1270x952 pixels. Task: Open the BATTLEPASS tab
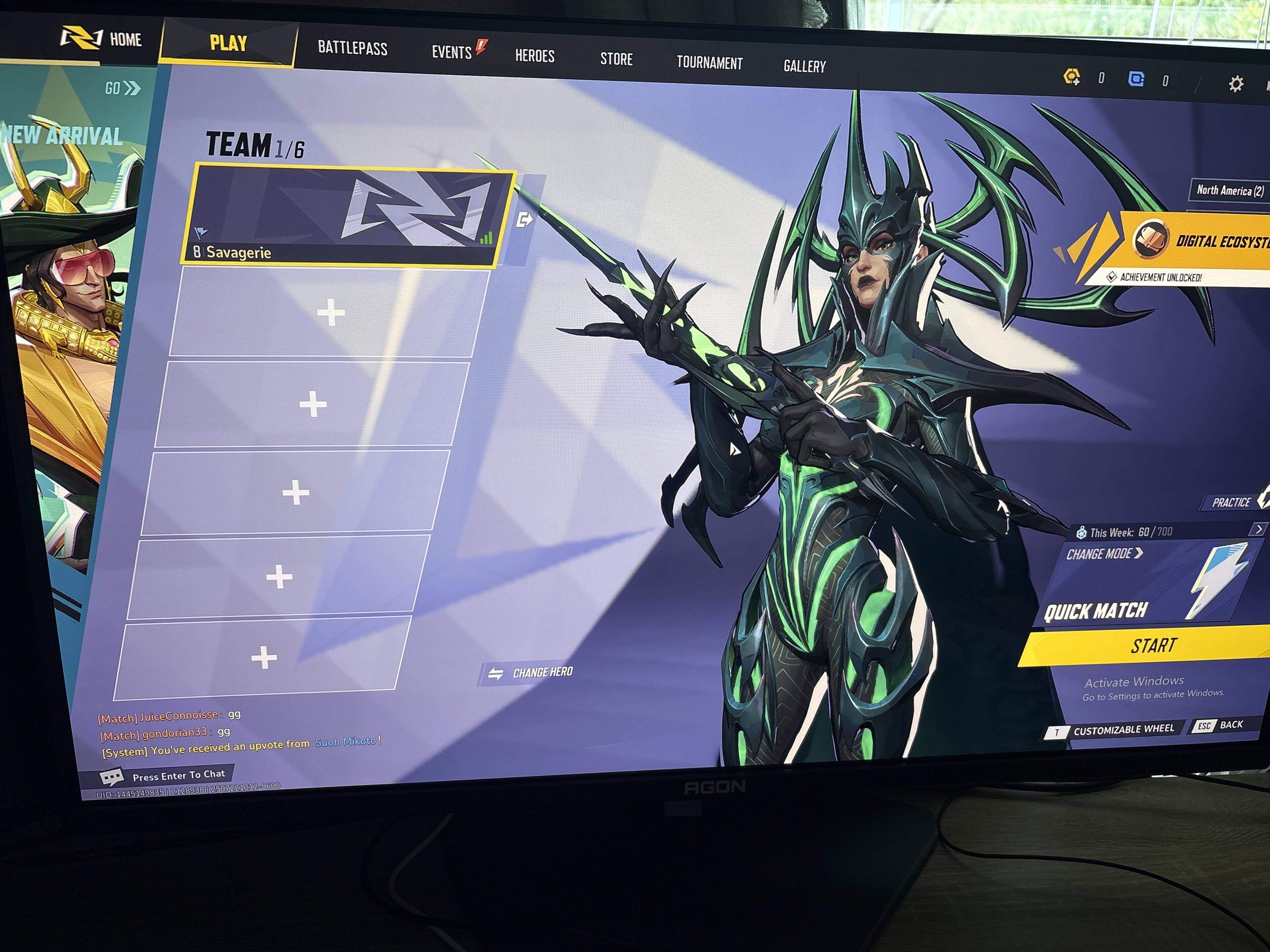point(353,48)
